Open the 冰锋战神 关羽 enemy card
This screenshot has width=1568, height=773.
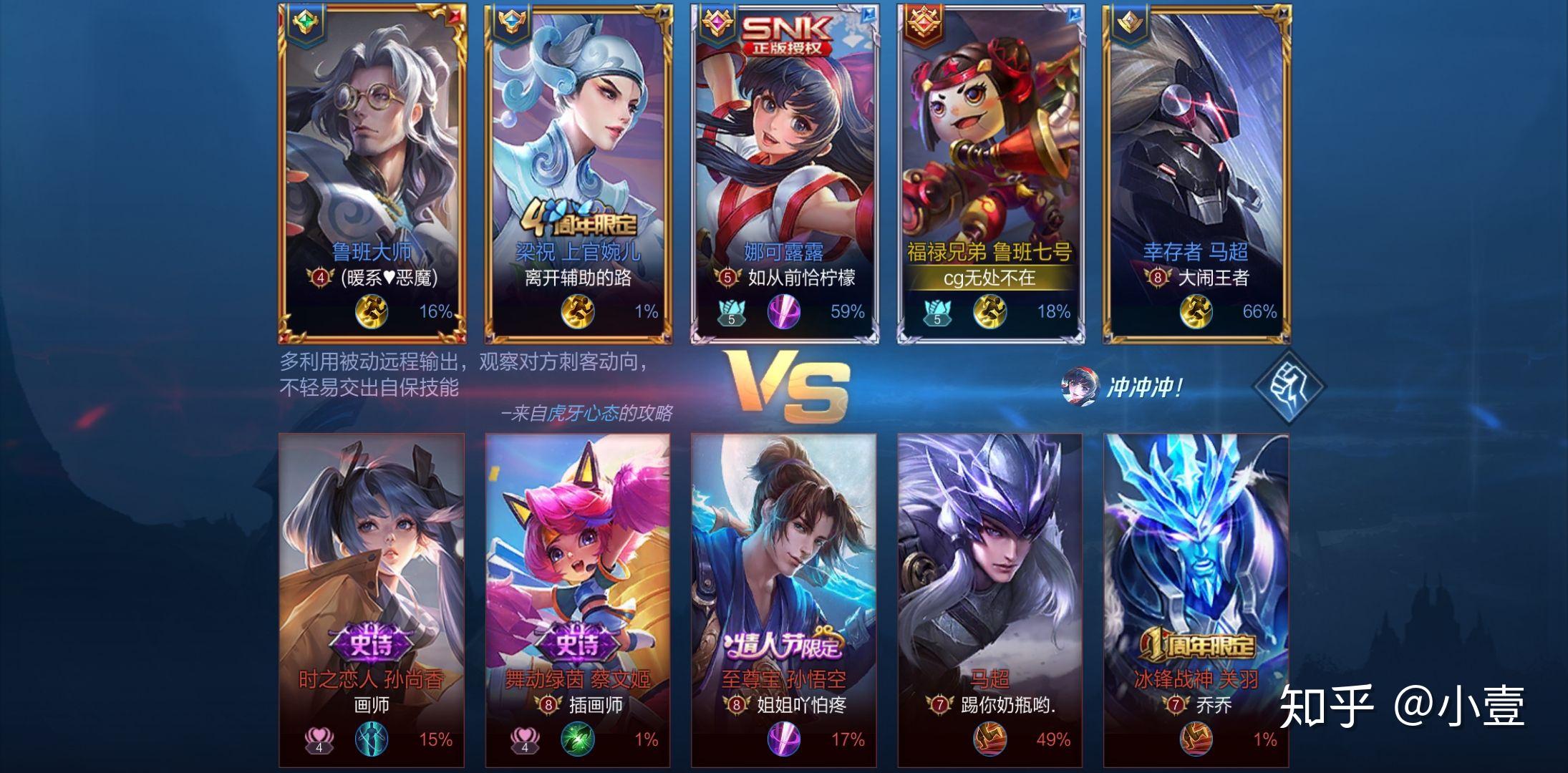point(1196,600)
